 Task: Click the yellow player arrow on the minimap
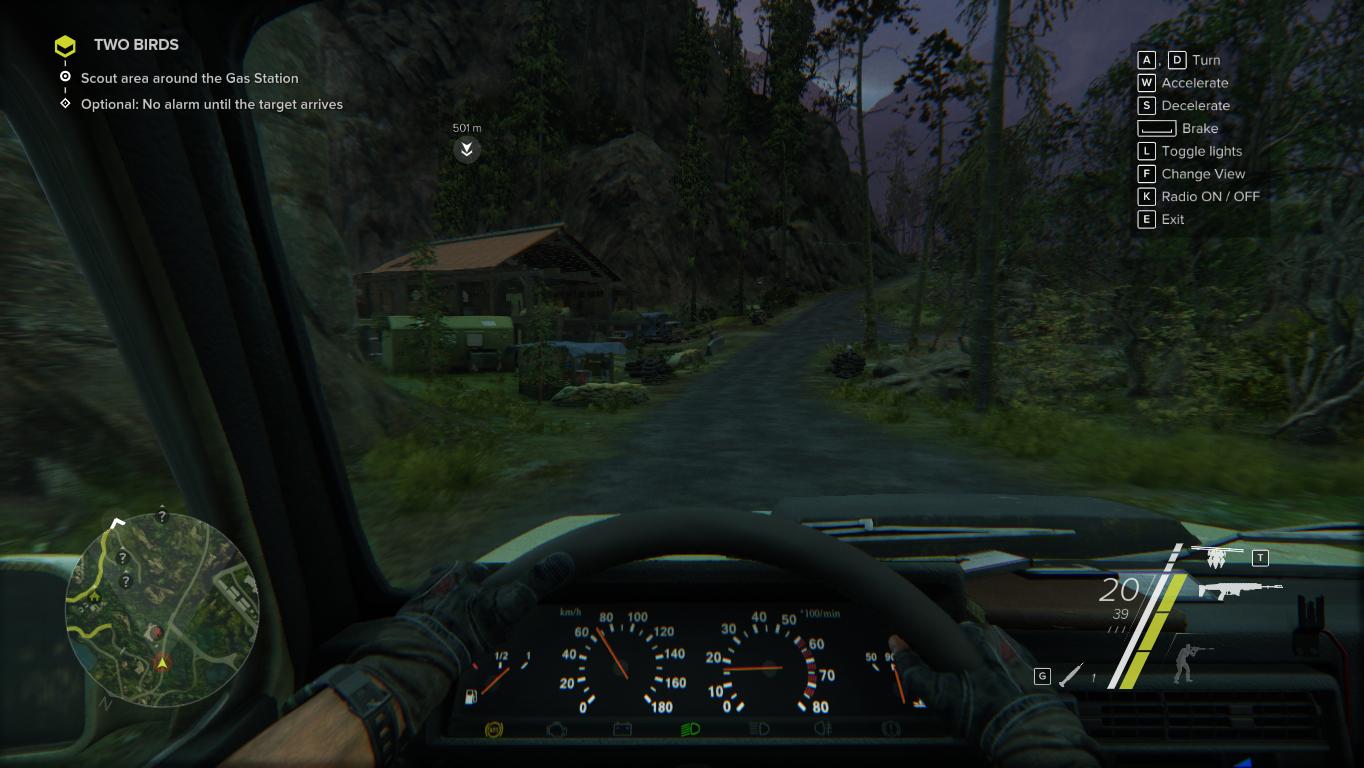pyautogui.click(x=162, y=662)
